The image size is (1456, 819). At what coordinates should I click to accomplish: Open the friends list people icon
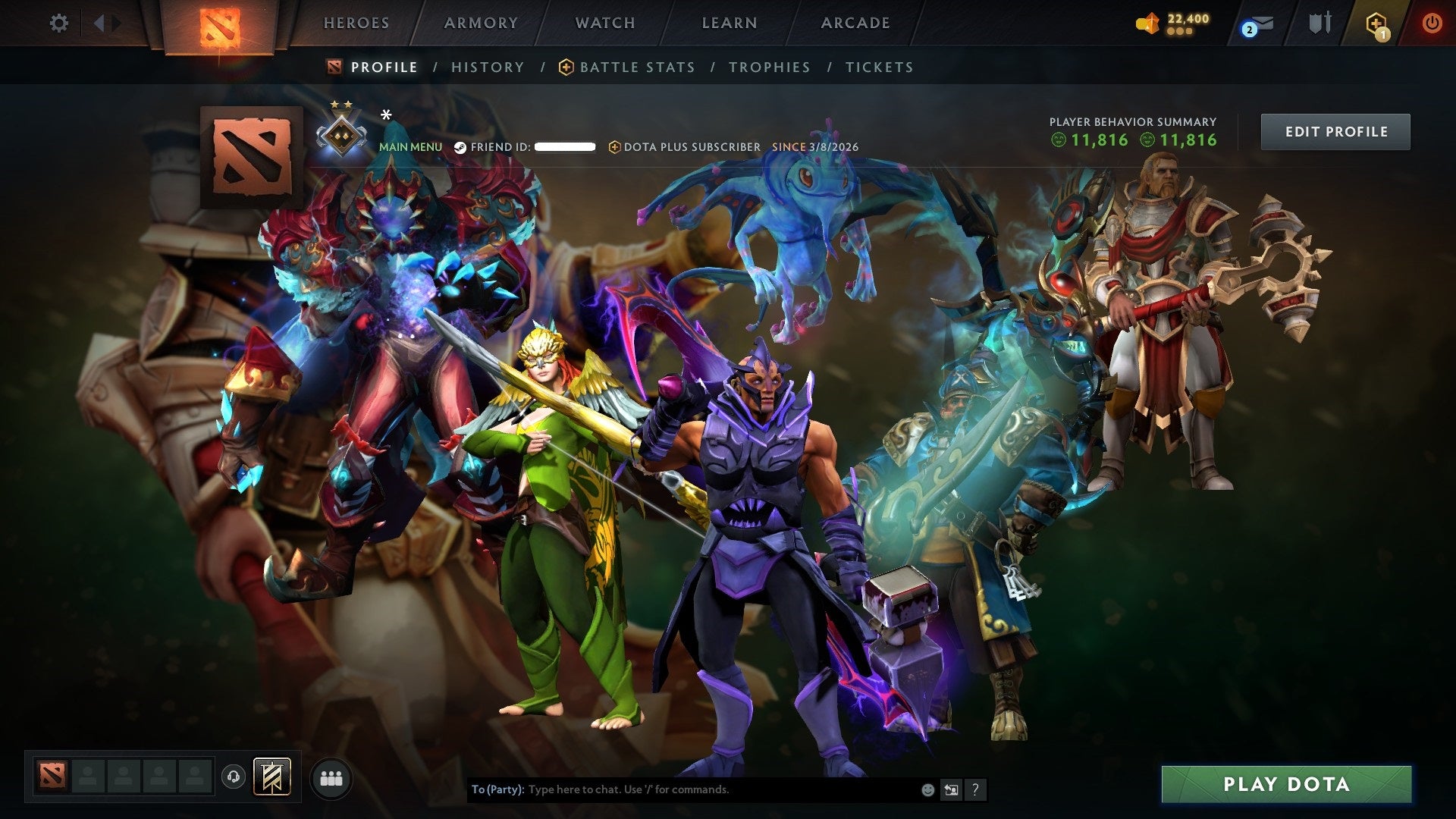(x=331, y=777)
